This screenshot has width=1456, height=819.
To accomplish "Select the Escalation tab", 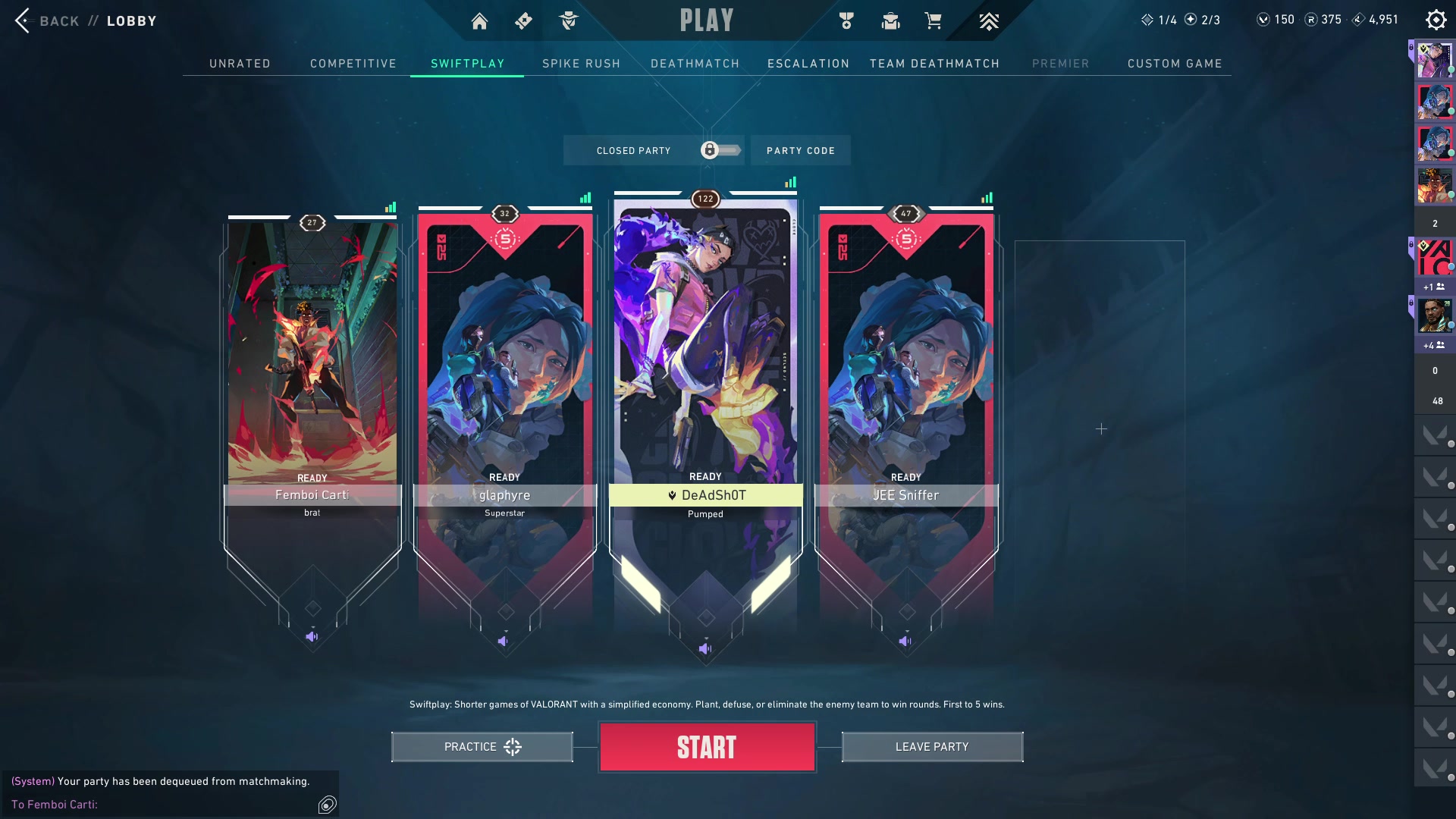I will [x=808, y=64].
